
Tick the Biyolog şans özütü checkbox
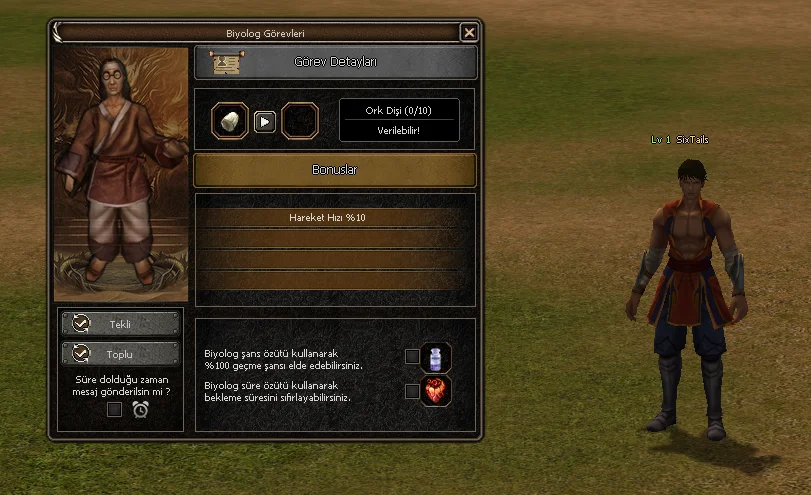pyautogui.click(x=412, y=356)
